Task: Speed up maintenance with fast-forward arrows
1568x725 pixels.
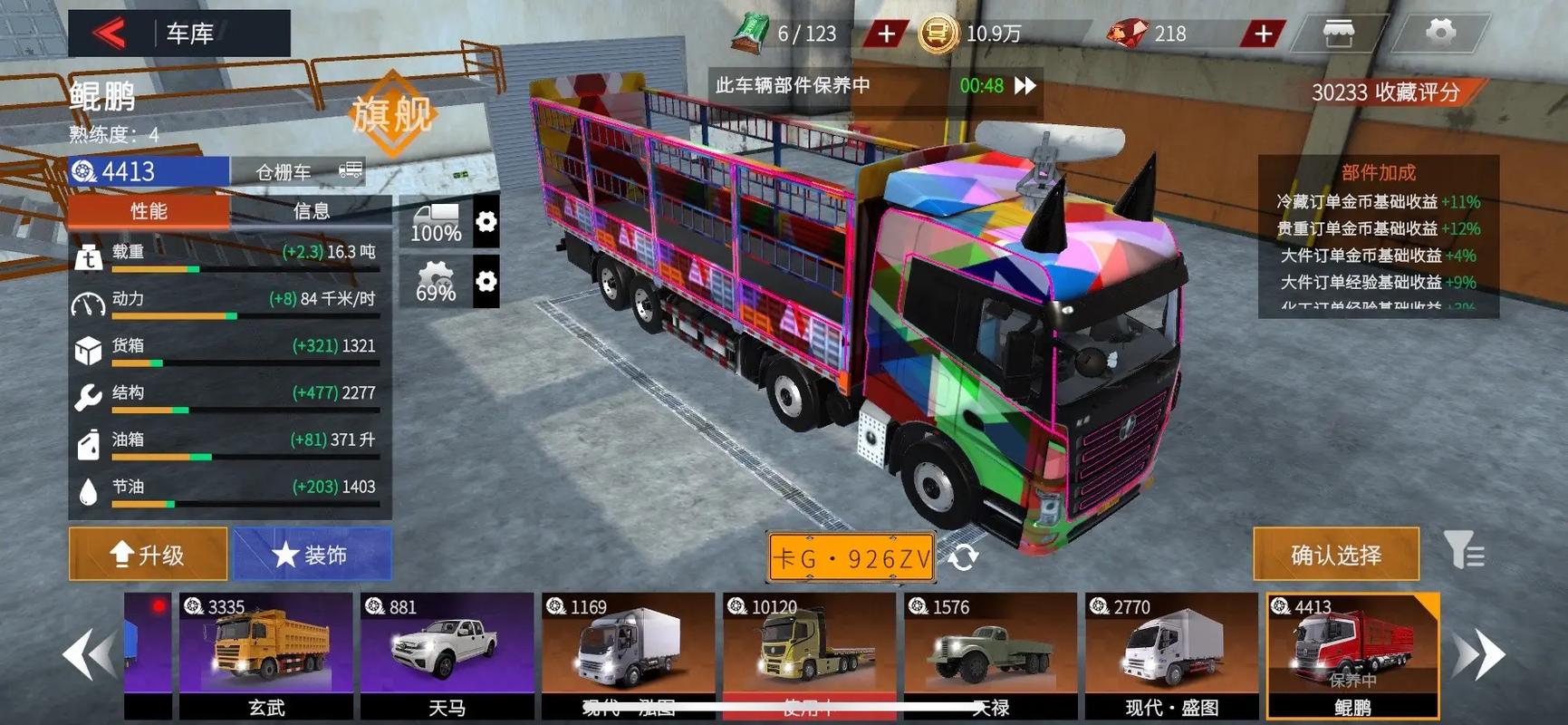Action: (x=1025, y=85)
